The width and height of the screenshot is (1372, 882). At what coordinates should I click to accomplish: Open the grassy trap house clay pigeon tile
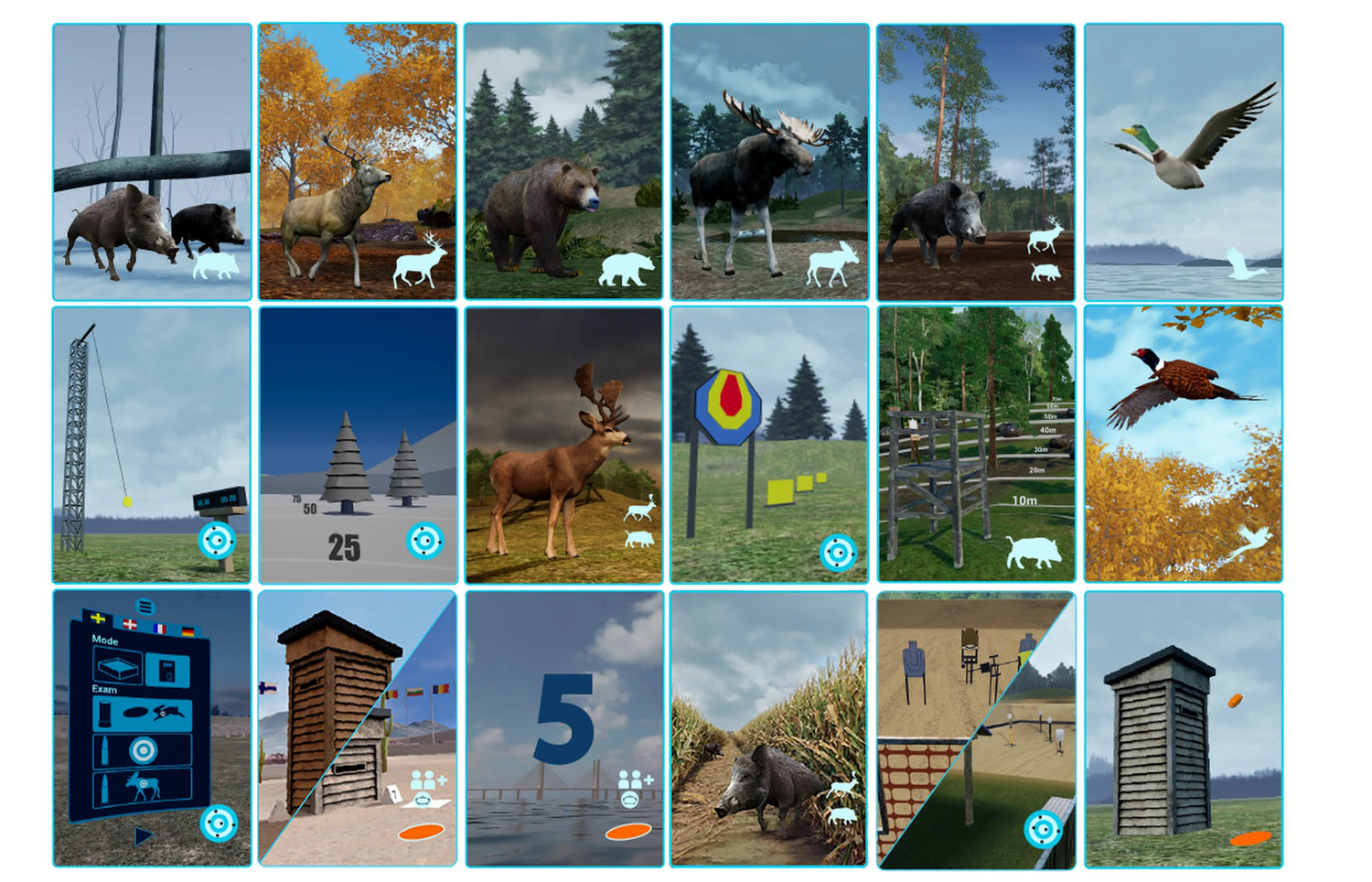[1184, 728]
